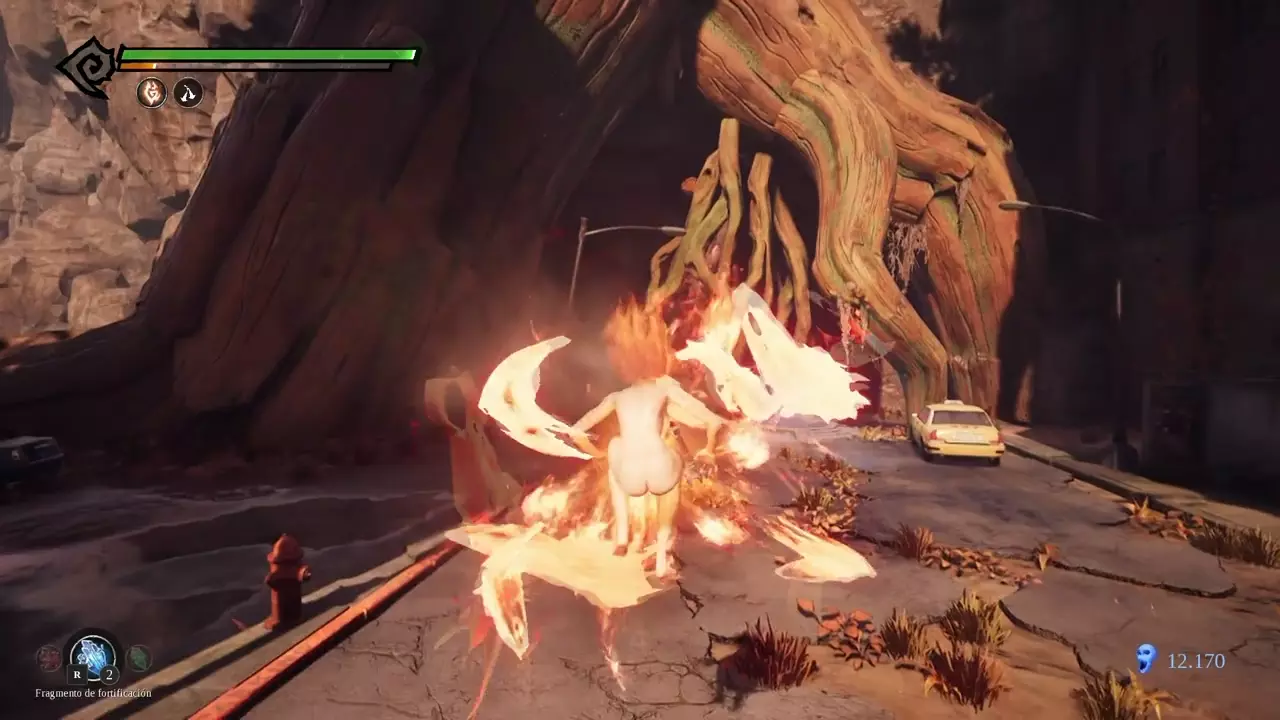This screenshot has height=720, width=1280.
Task: Select the dim red shard item slot
Action: click(48, 657)
